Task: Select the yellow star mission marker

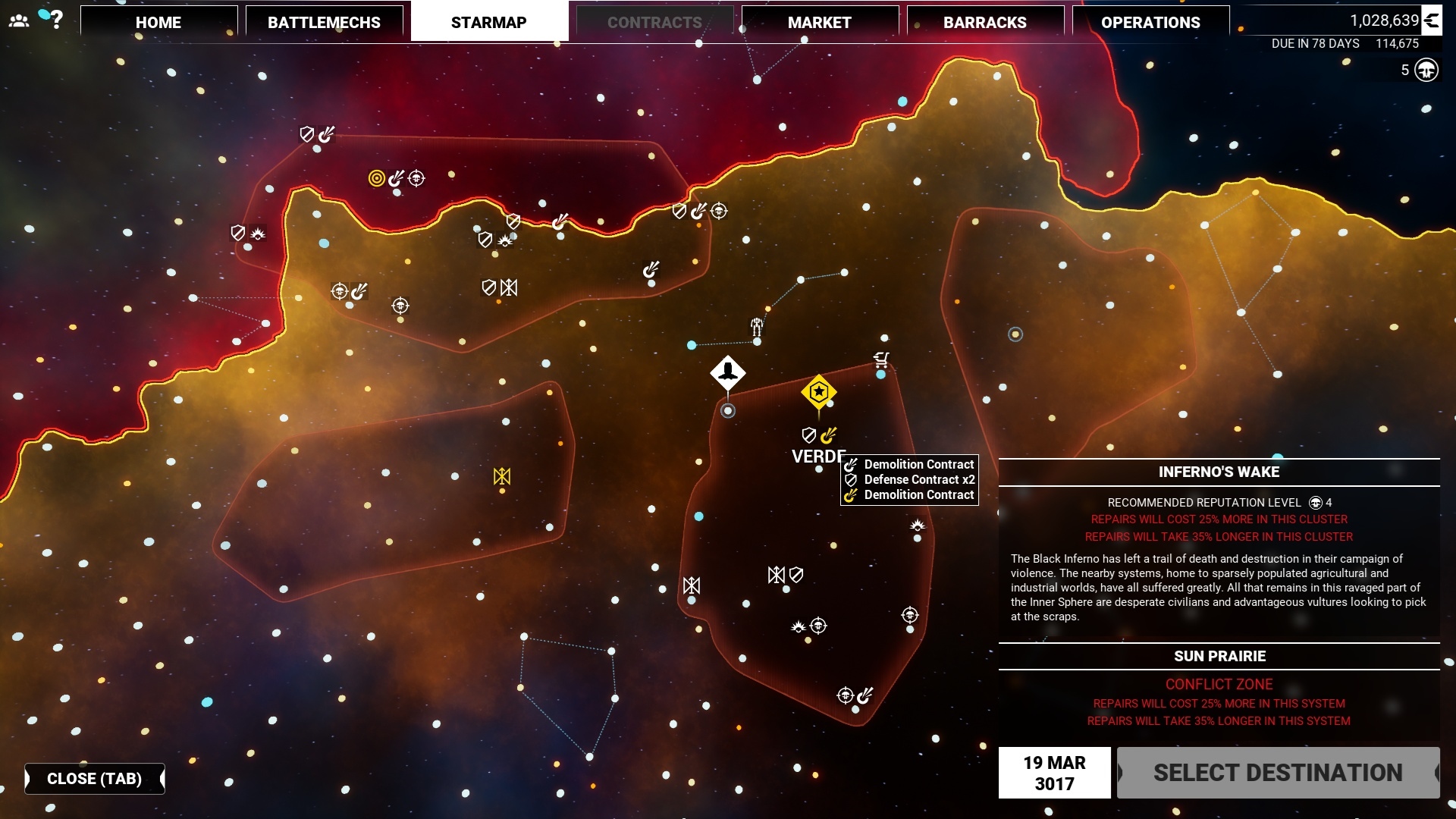Action: point(818,392)
